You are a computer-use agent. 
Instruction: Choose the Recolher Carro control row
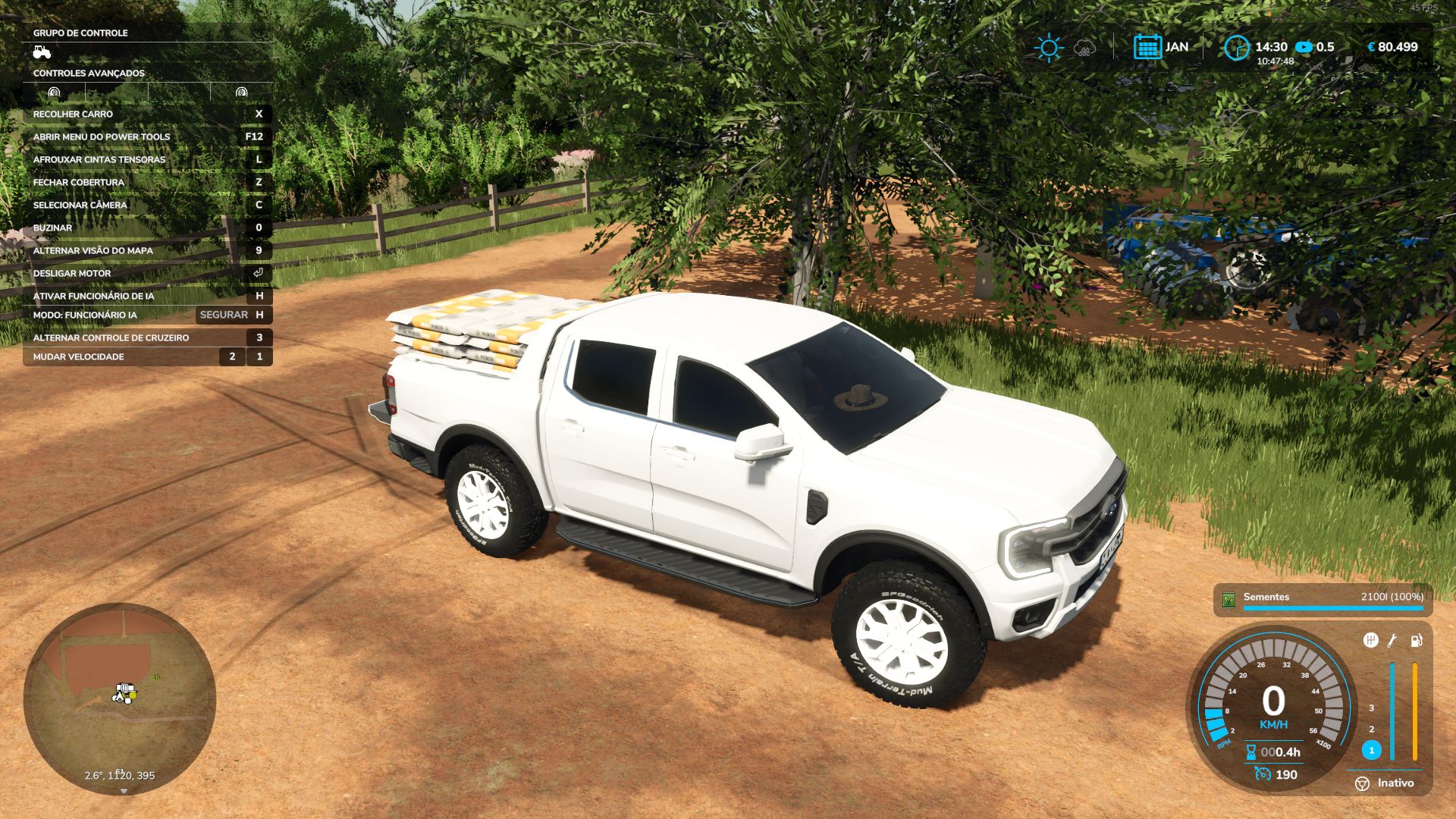tap(148, 114)
